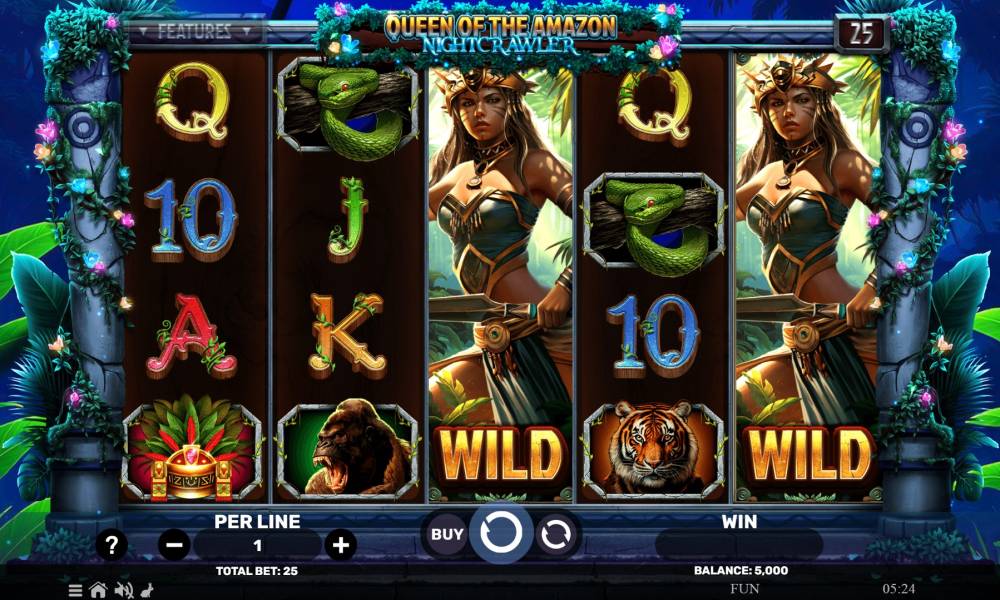1000x600 pixels.
Task: Spin the reels with the center button
Action: coord(500,534)
